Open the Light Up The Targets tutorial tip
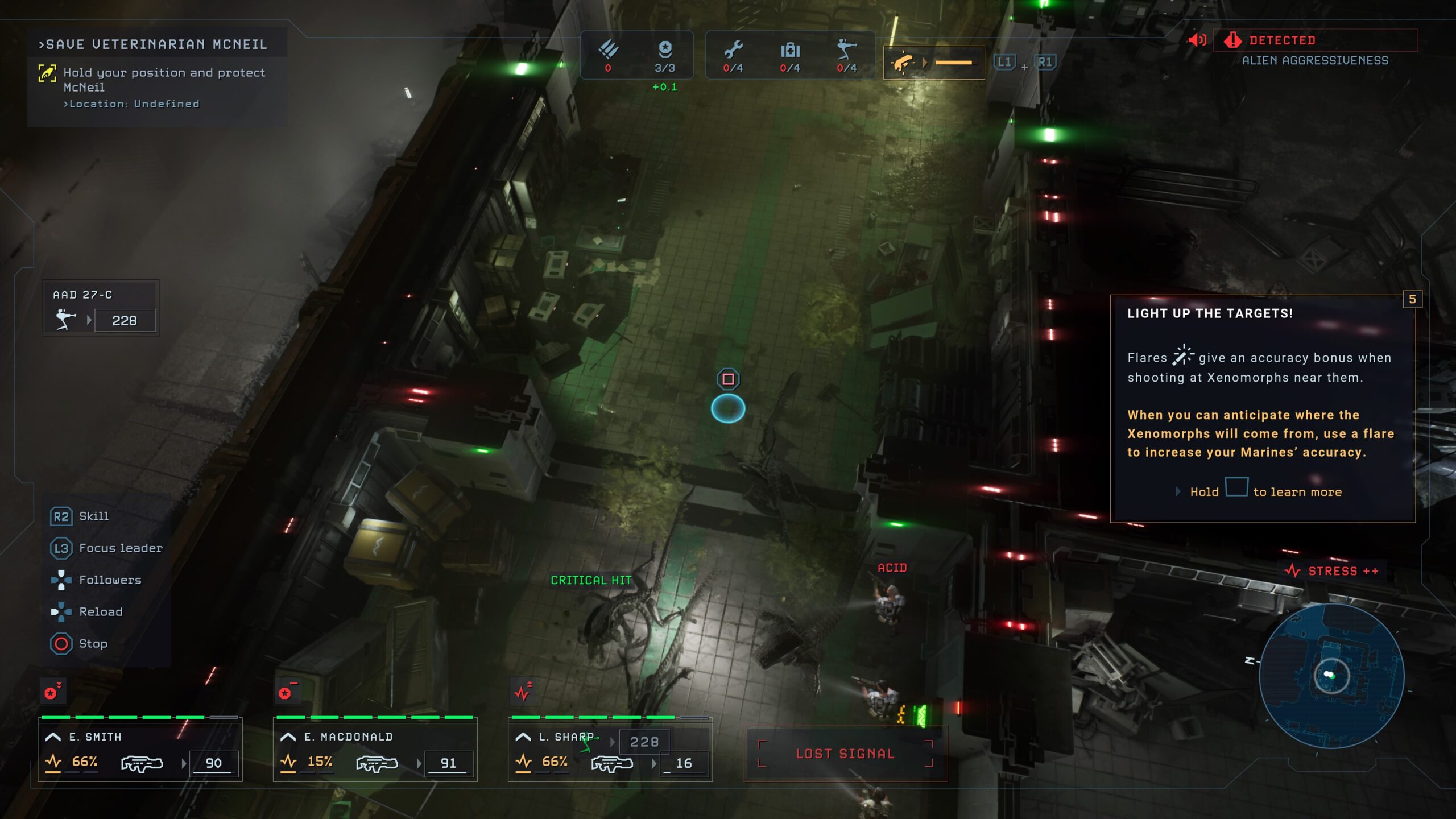This screenshot has height=819, width=1456. point(1262,408)
